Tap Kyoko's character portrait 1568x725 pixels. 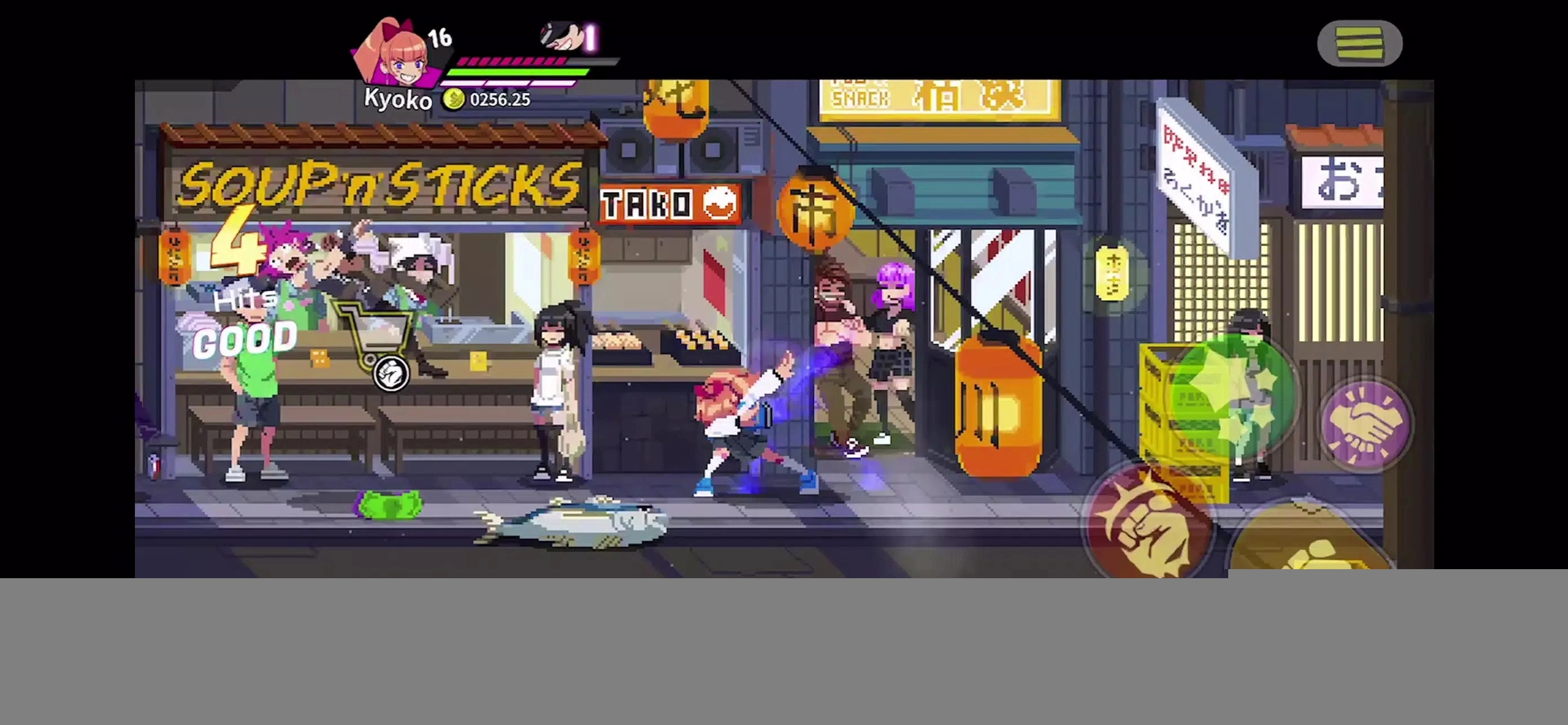(398, 55)
